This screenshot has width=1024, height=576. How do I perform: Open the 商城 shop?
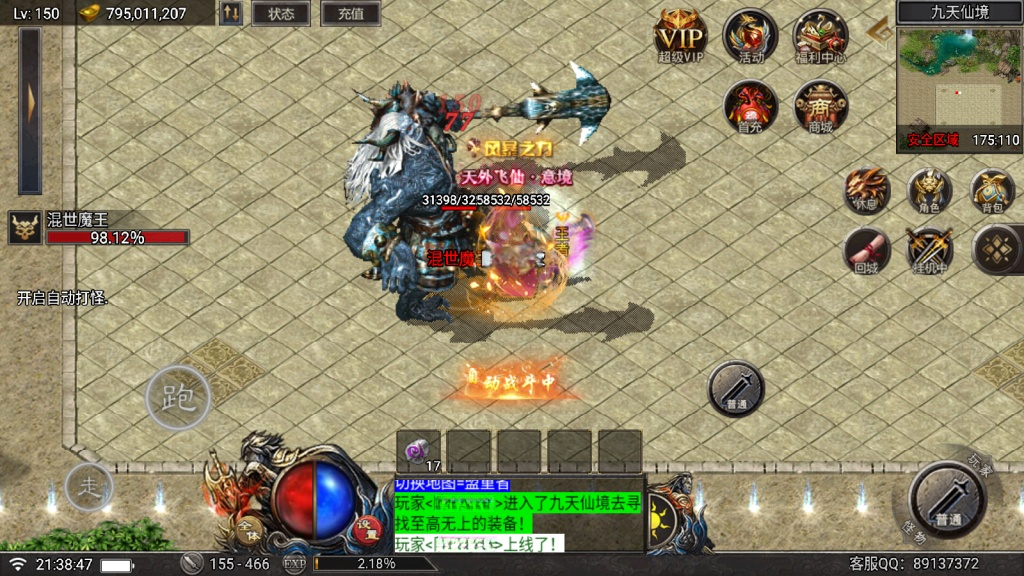(x=820, y=106)
